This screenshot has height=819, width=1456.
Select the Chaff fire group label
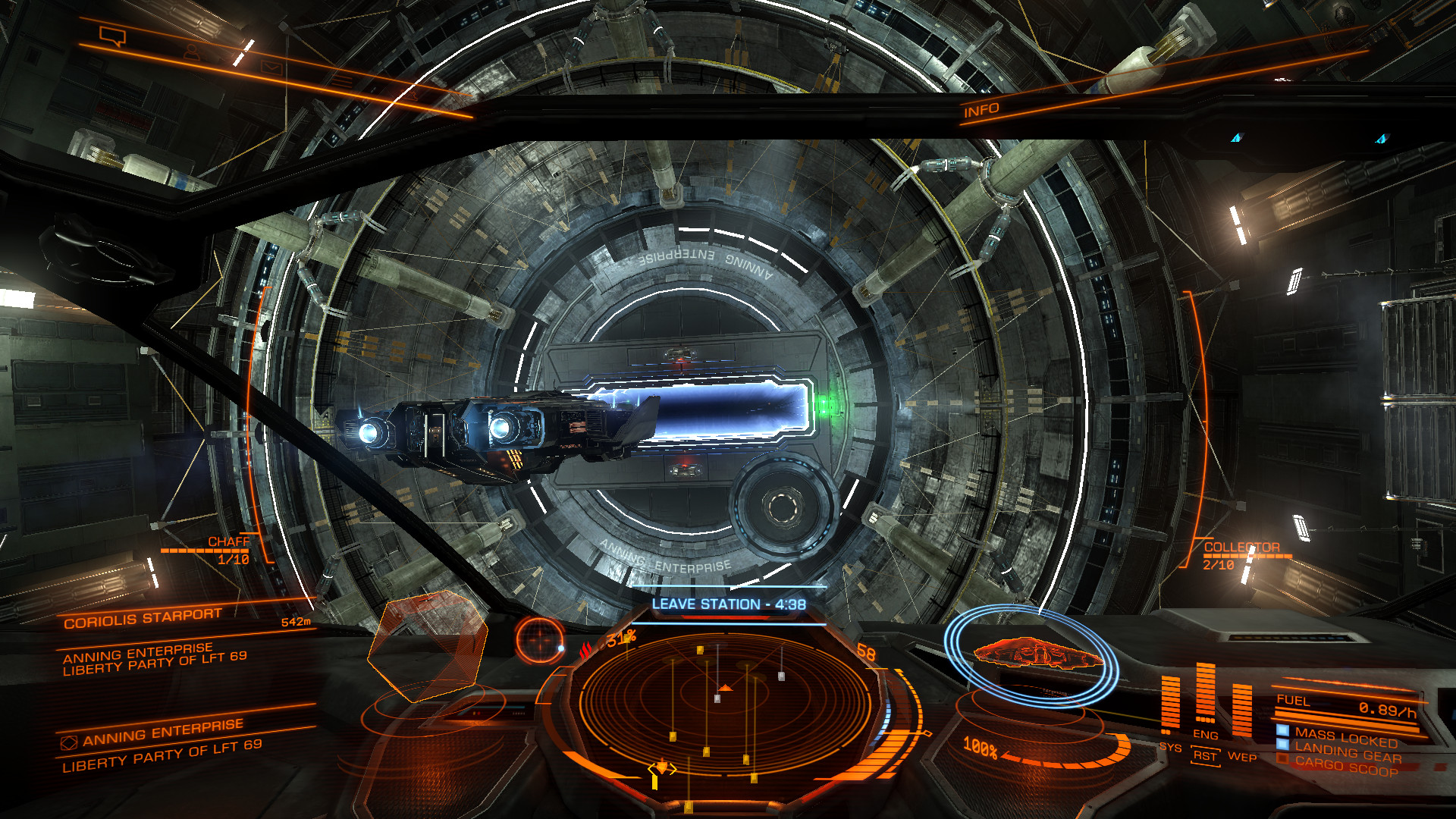coord(228,541)
